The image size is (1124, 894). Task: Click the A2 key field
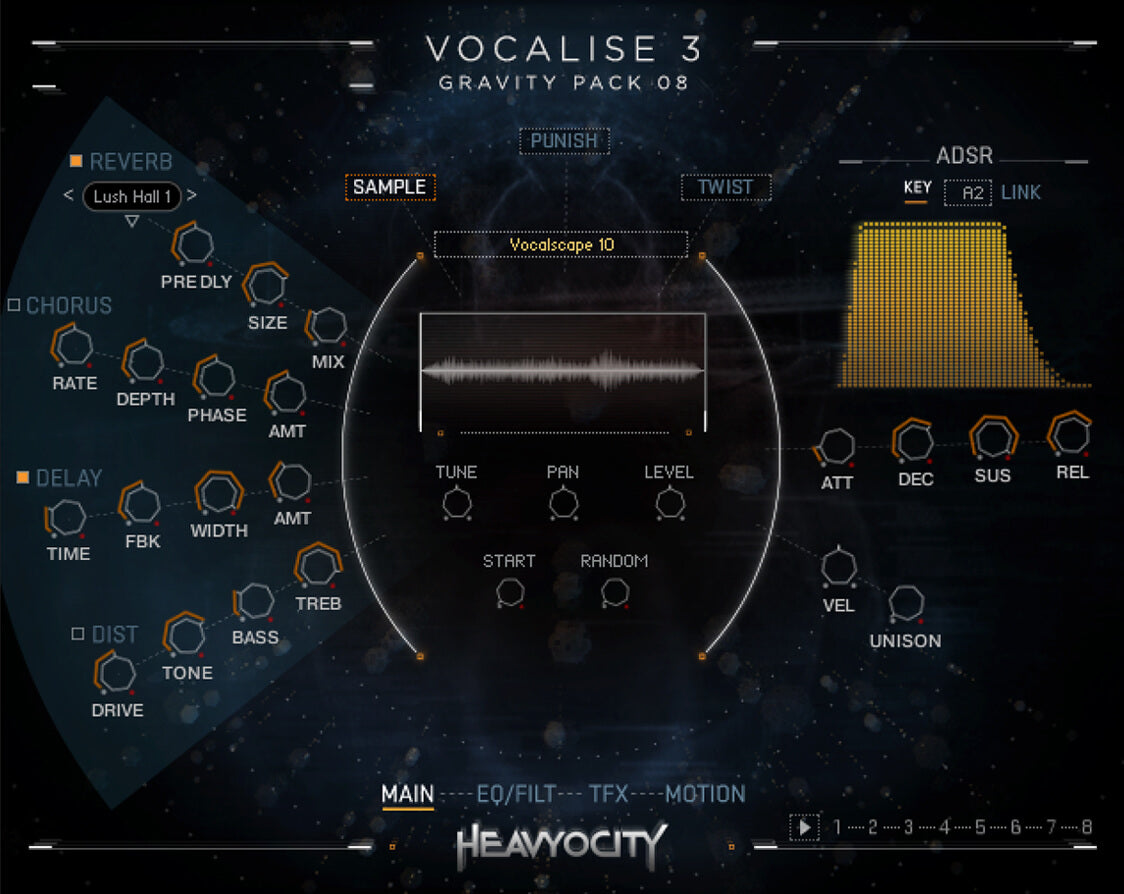tap(967, 192)
